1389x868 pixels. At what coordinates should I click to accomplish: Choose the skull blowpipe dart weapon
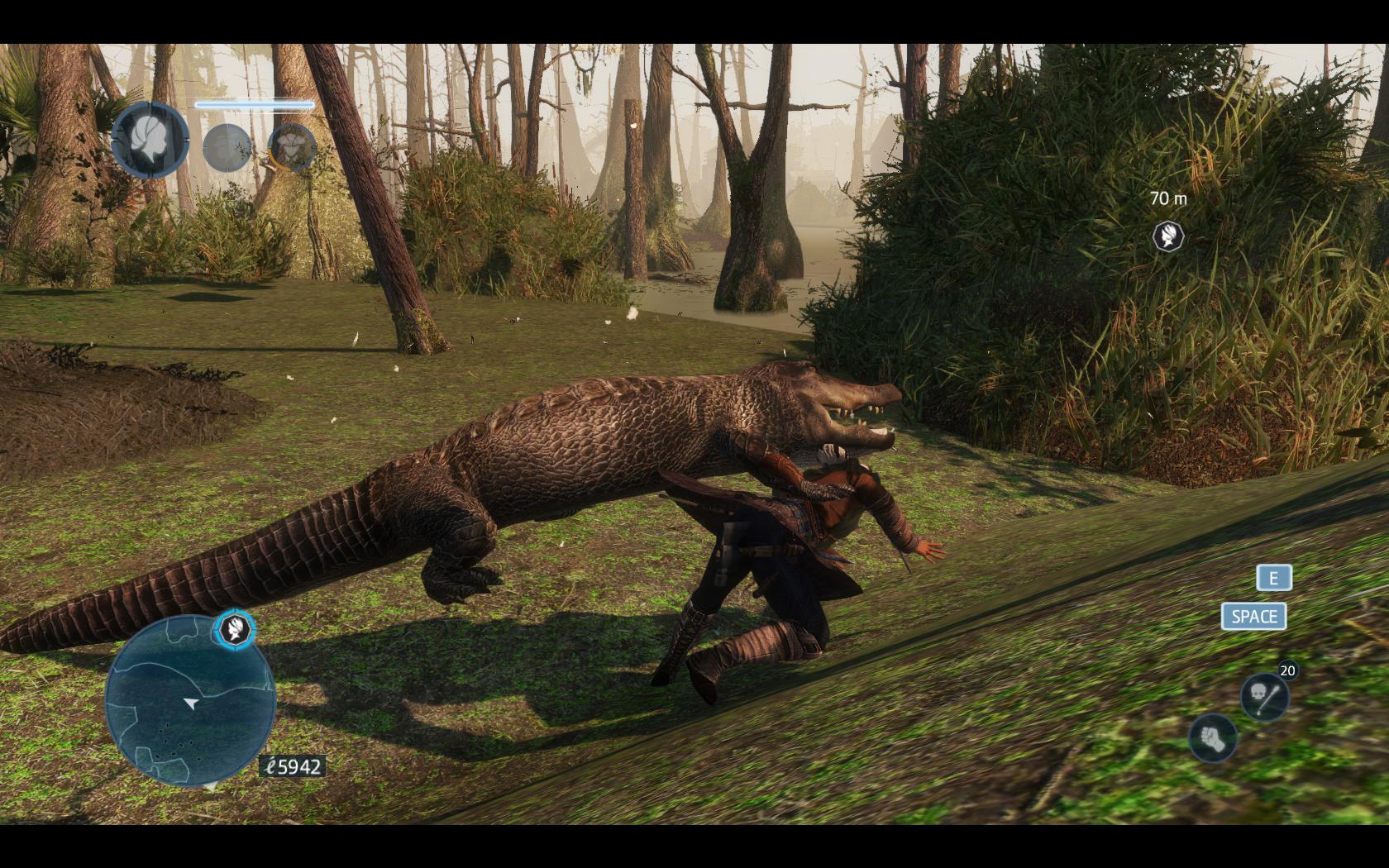click(1265, 696)
